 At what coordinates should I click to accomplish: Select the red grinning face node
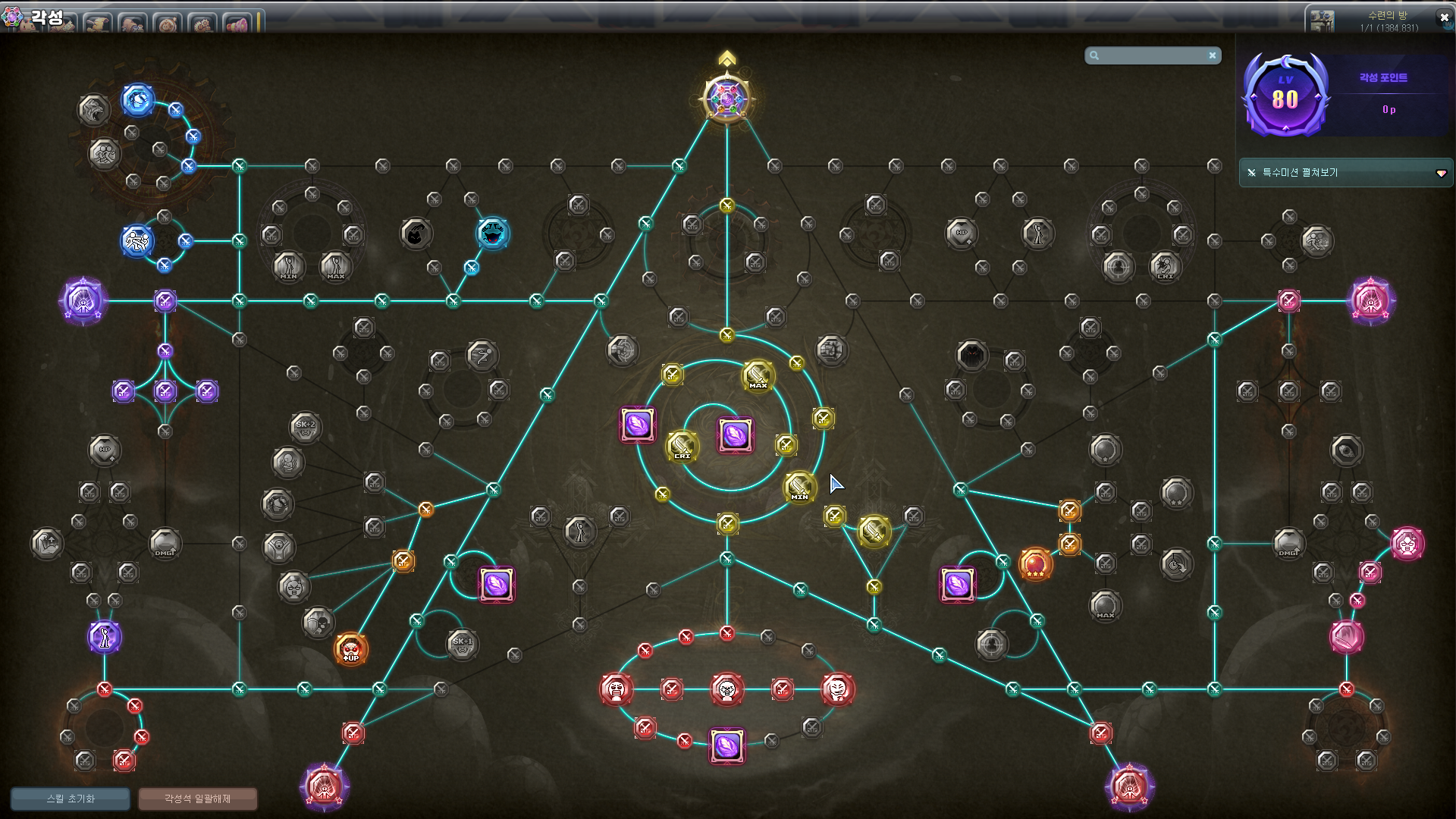[x=837, y=689]
